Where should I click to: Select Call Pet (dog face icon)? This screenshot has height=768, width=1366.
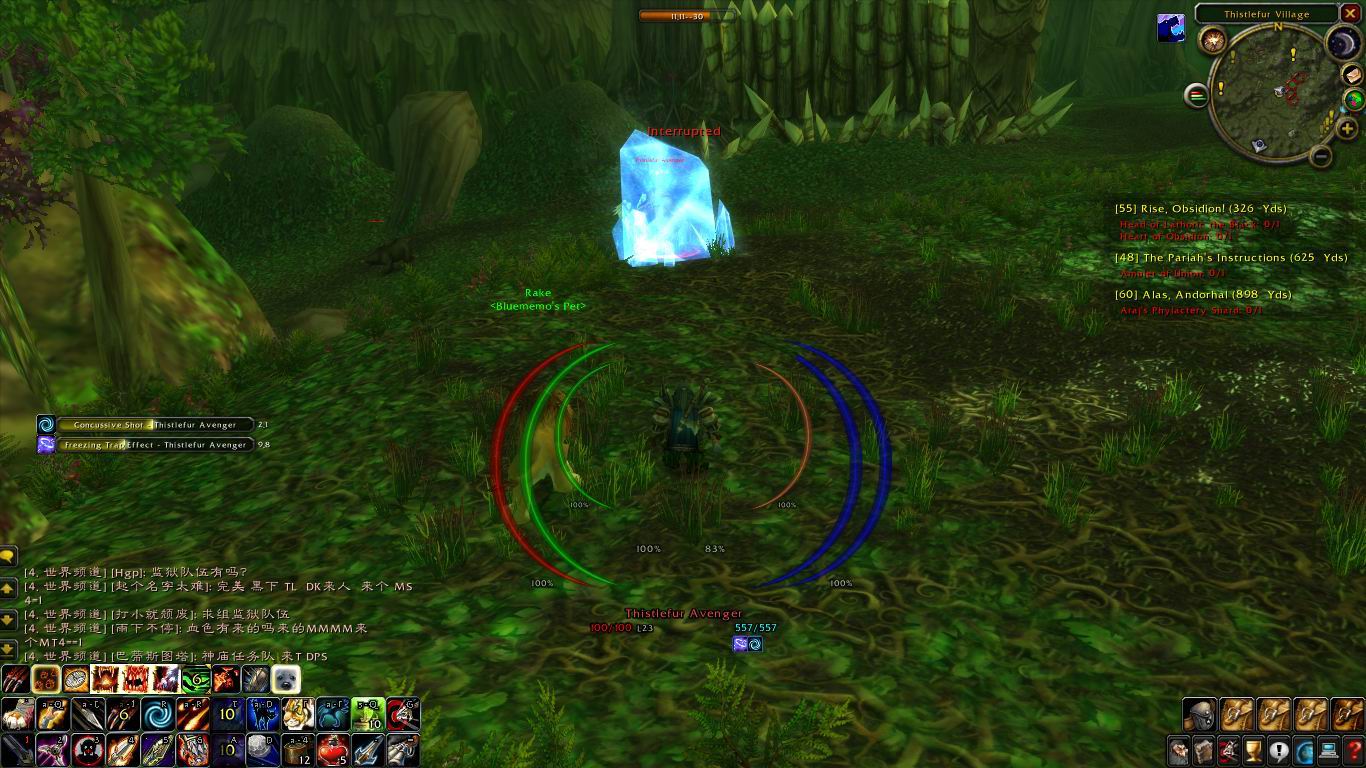[285, 678]
